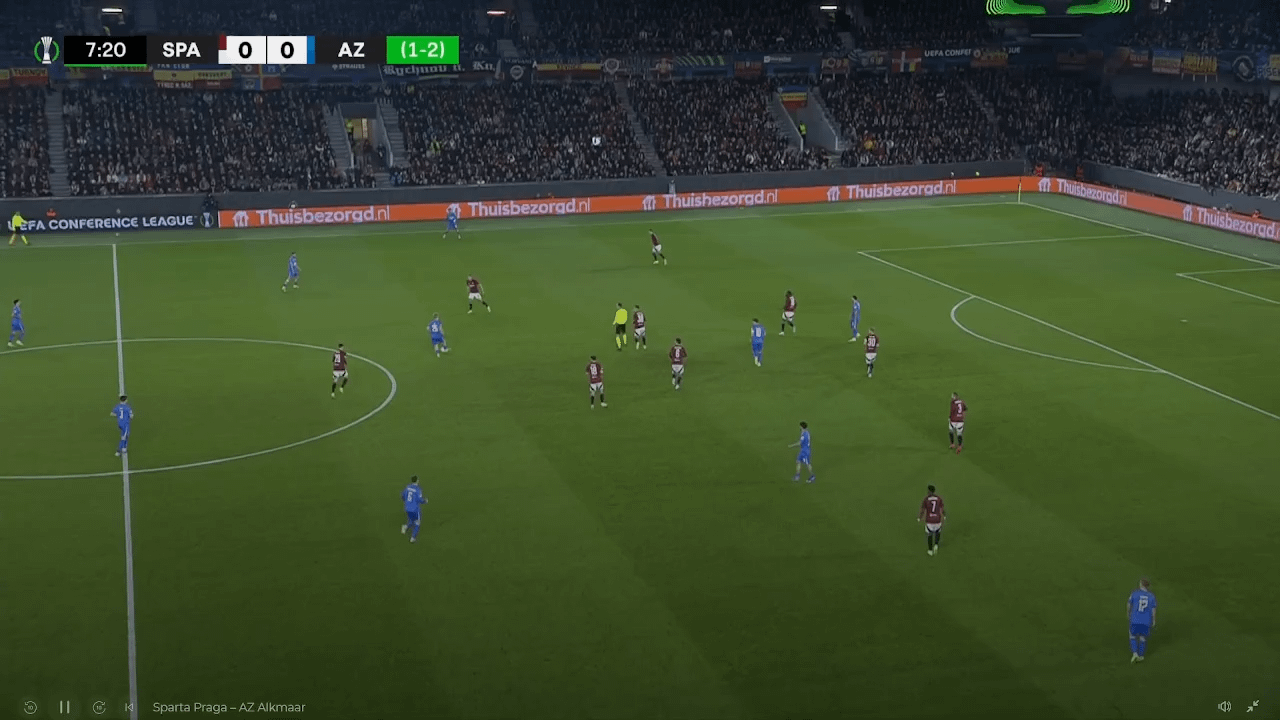Pause the match video
1280x720 pixels.
[x=64, y=707]
